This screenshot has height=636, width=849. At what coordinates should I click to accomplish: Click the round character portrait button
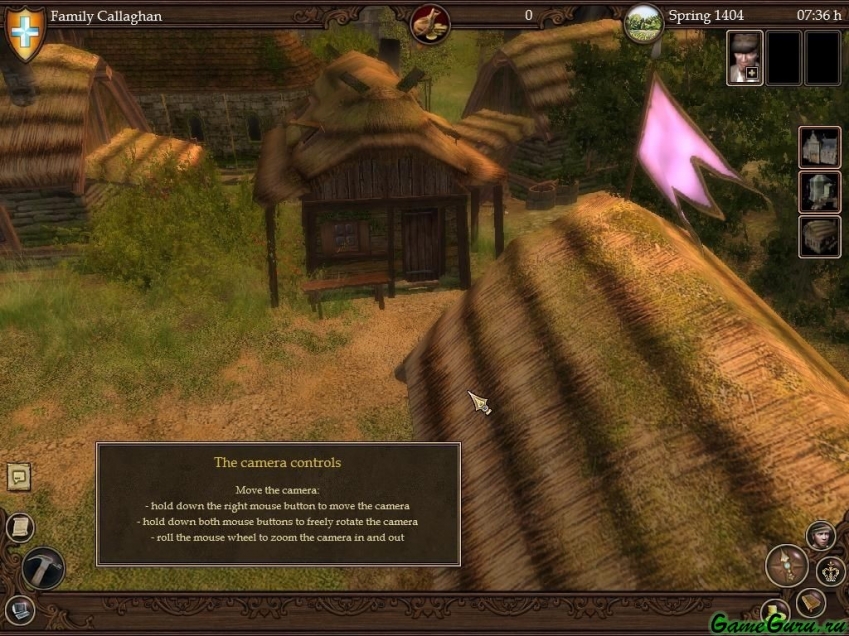tap(821, 535)
